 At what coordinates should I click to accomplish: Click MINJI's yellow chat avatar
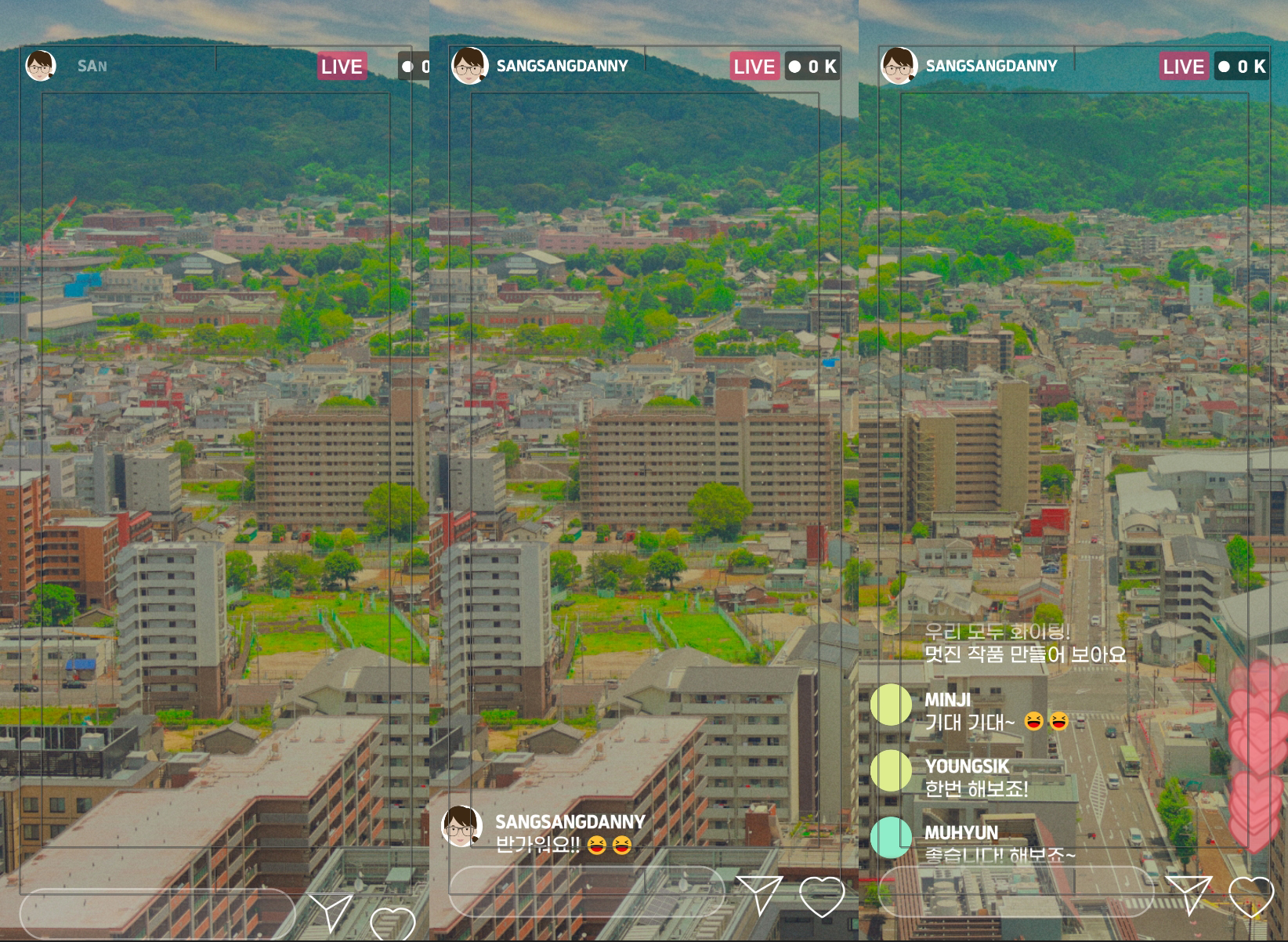891,704
